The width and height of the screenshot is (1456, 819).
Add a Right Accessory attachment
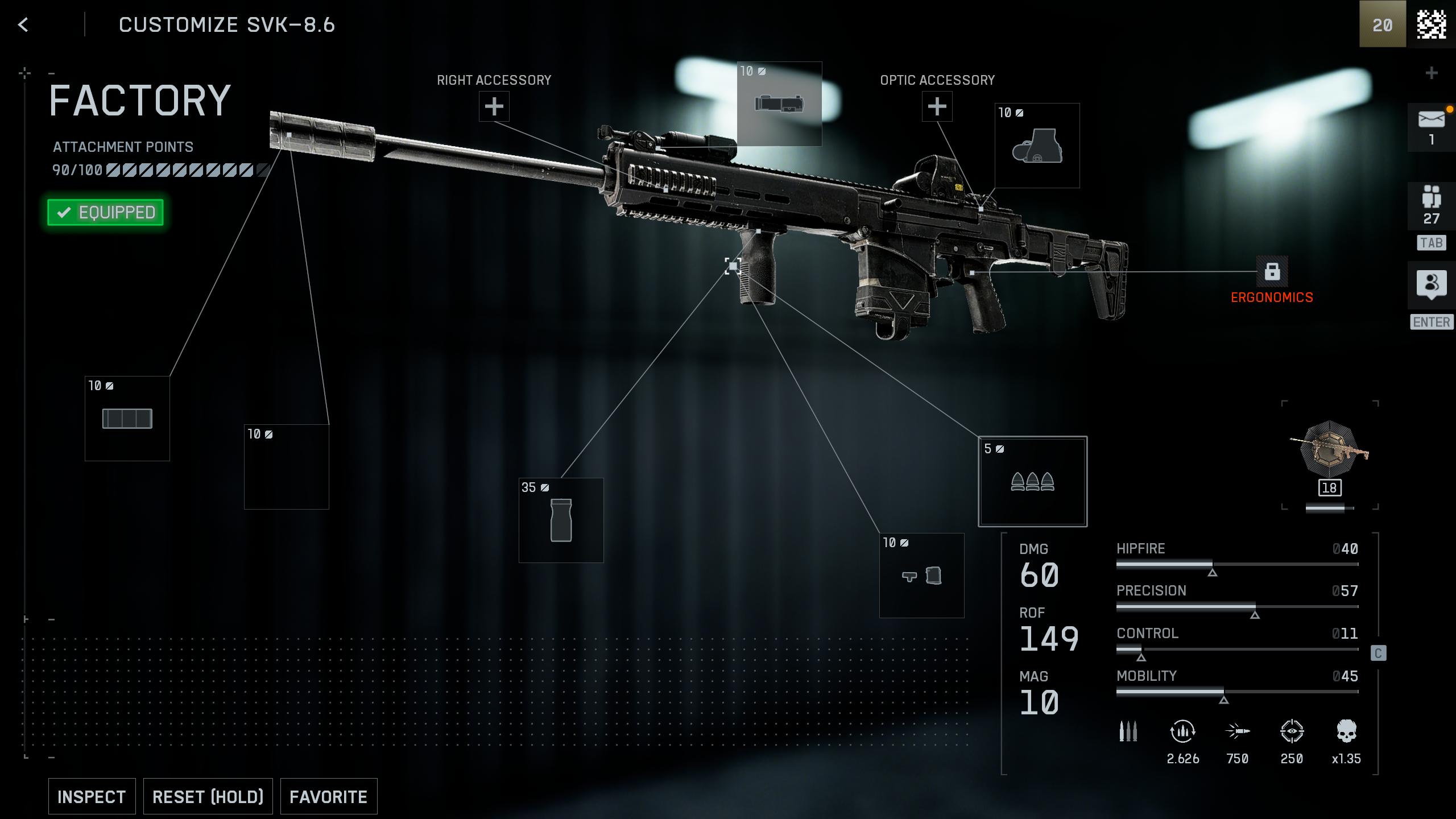click(494, 106)
